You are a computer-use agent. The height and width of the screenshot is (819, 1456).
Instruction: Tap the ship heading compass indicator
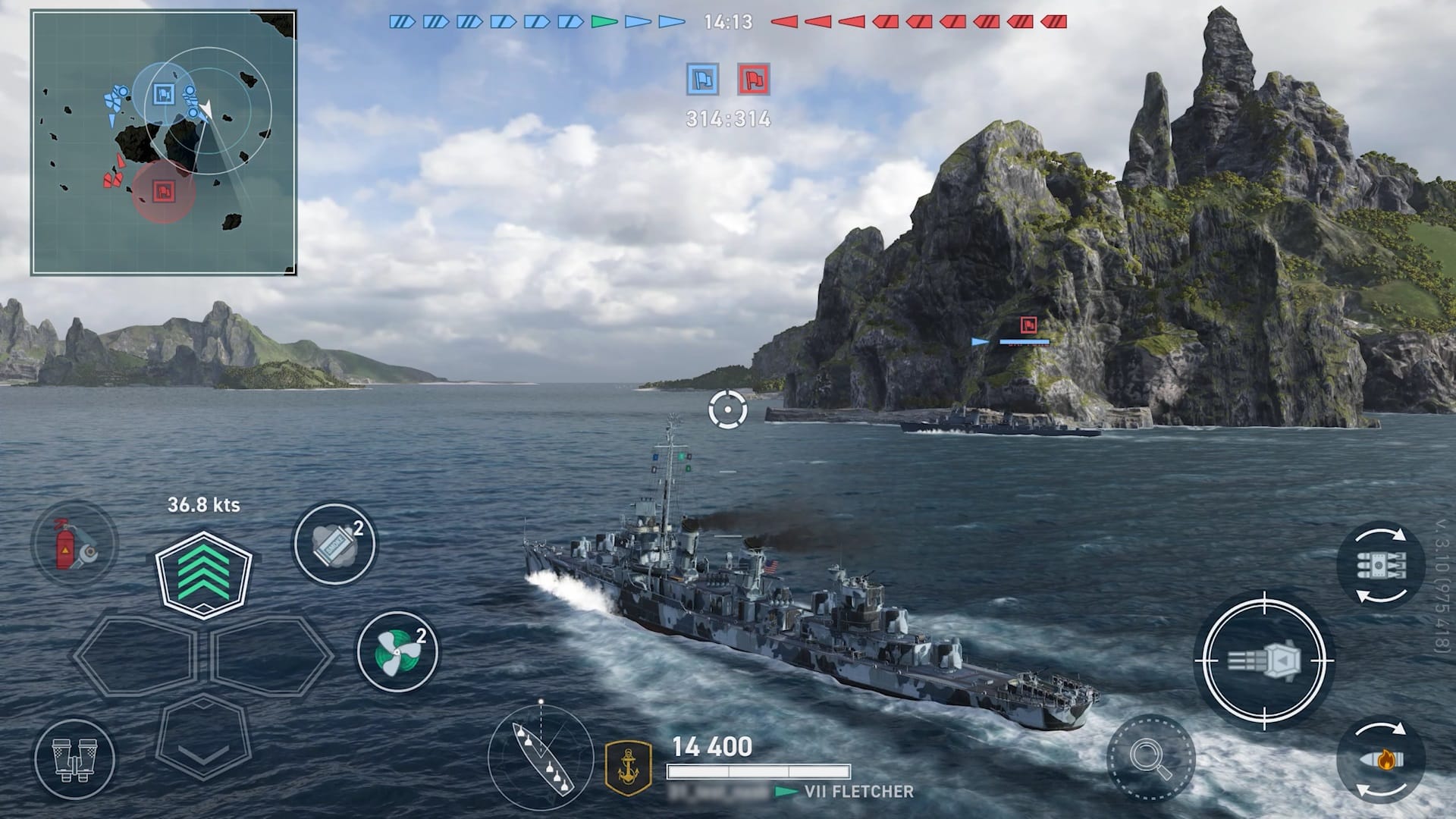pos(540,755)
